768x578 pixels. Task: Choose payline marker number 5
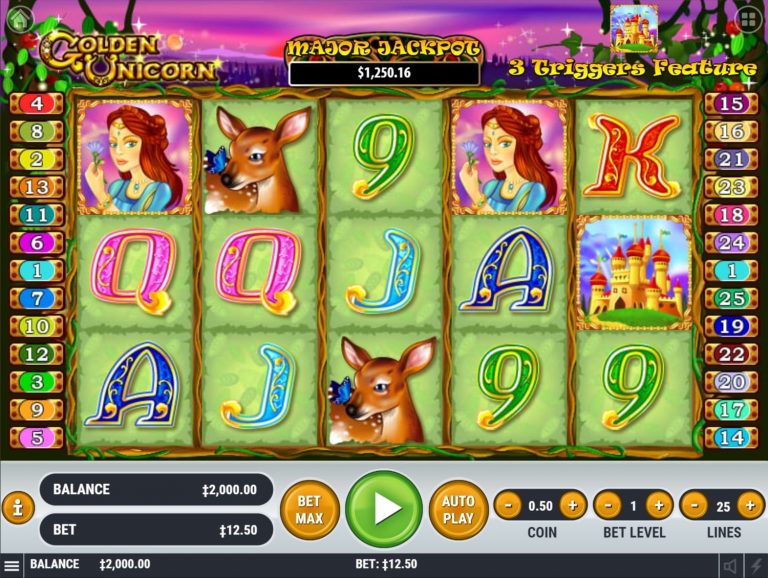tap(36, 437)
